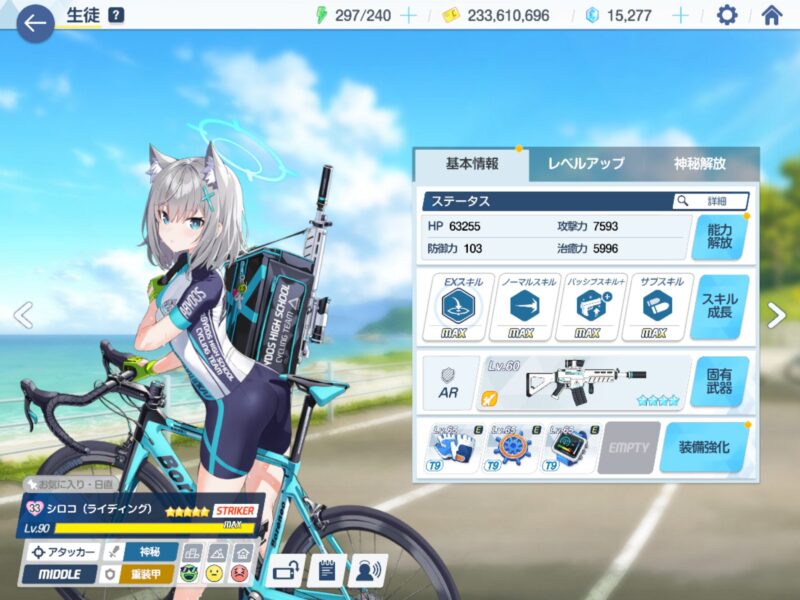This screenshot has width=800, height=600.
Task: Open the settings gear icon
Action: tap(727, 15)
